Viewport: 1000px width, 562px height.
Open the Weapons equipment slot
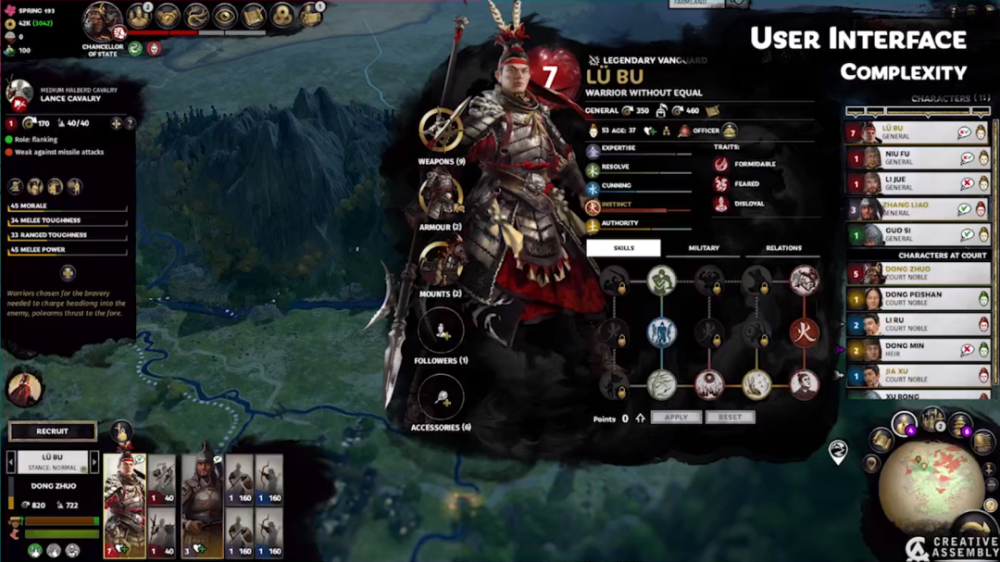[440, 129]
